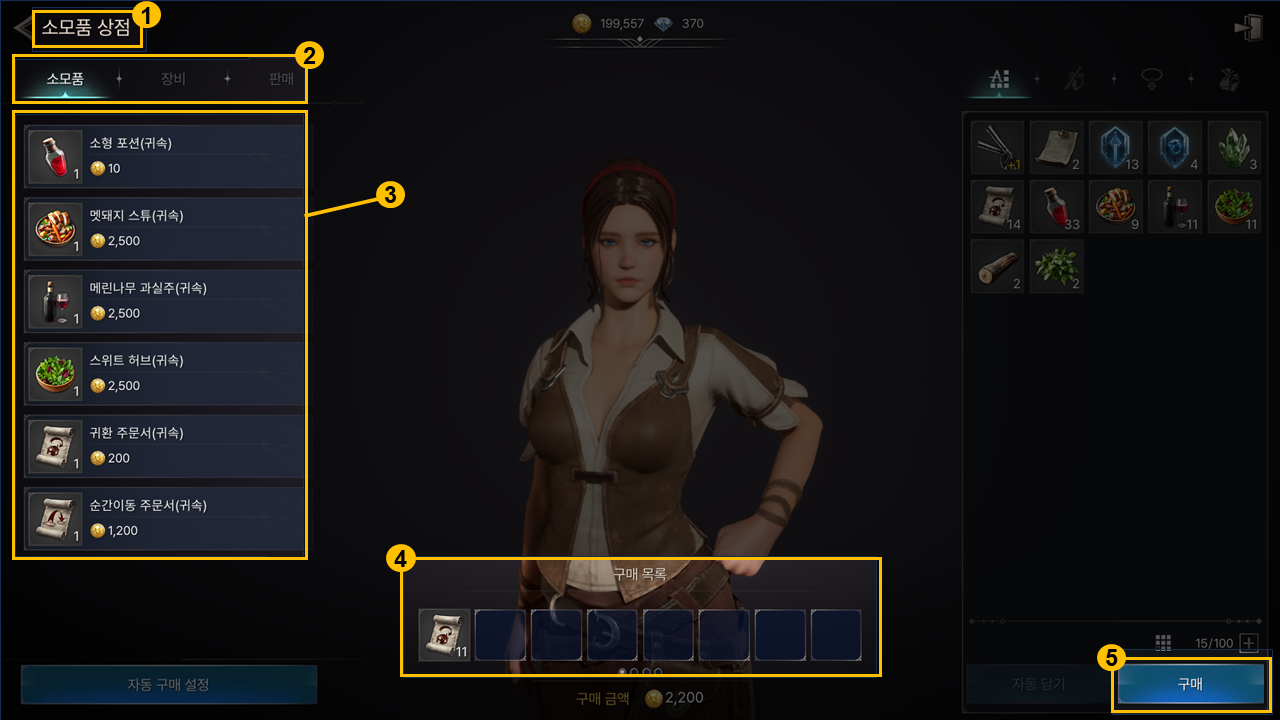Viewport: 1280px width, 720px height.
Task: Select the wine bottle stack in inventory
Action: click(1174, 207)
